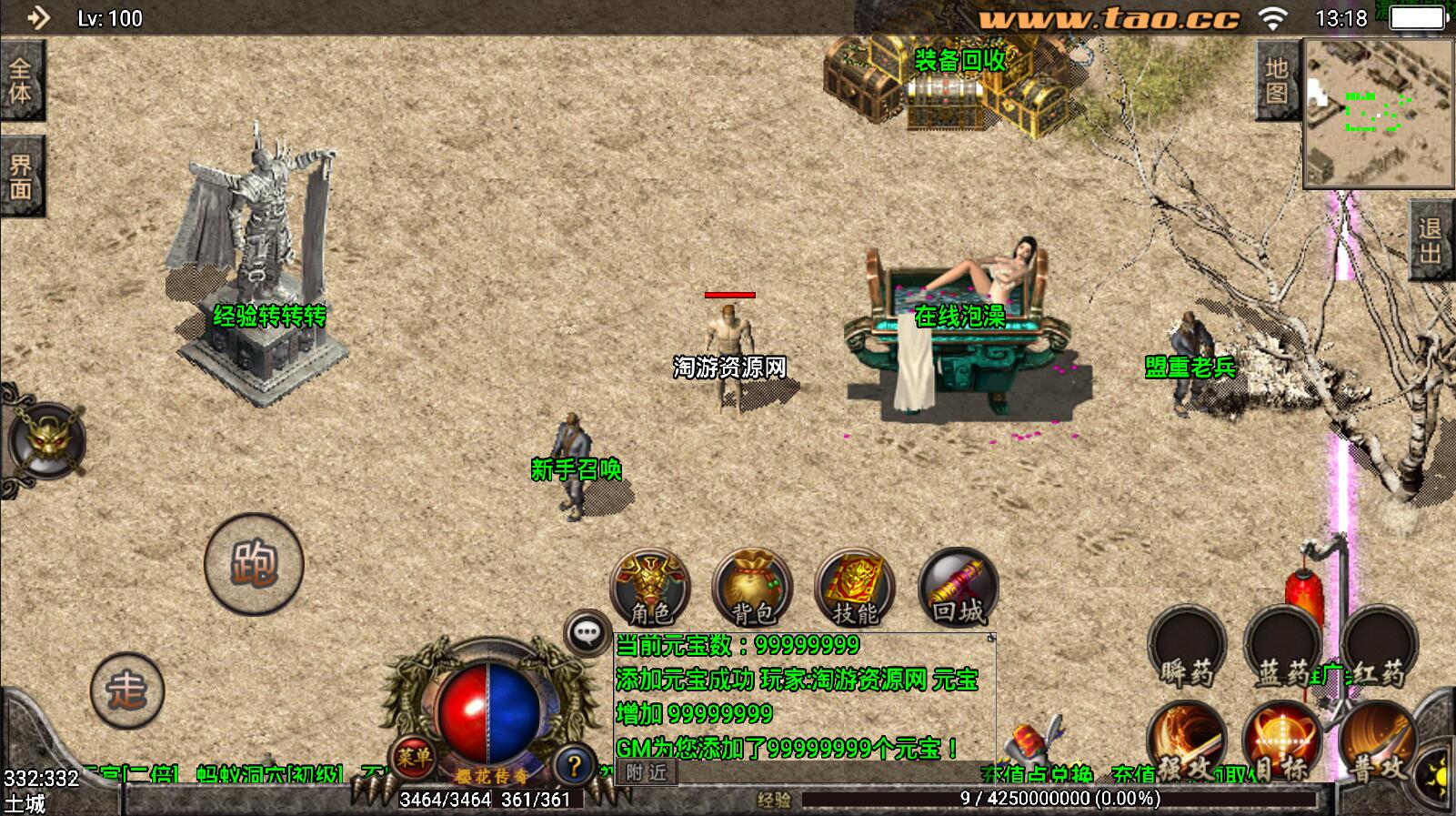Toggle the 全体 attack mode button

tap(21, 81)
